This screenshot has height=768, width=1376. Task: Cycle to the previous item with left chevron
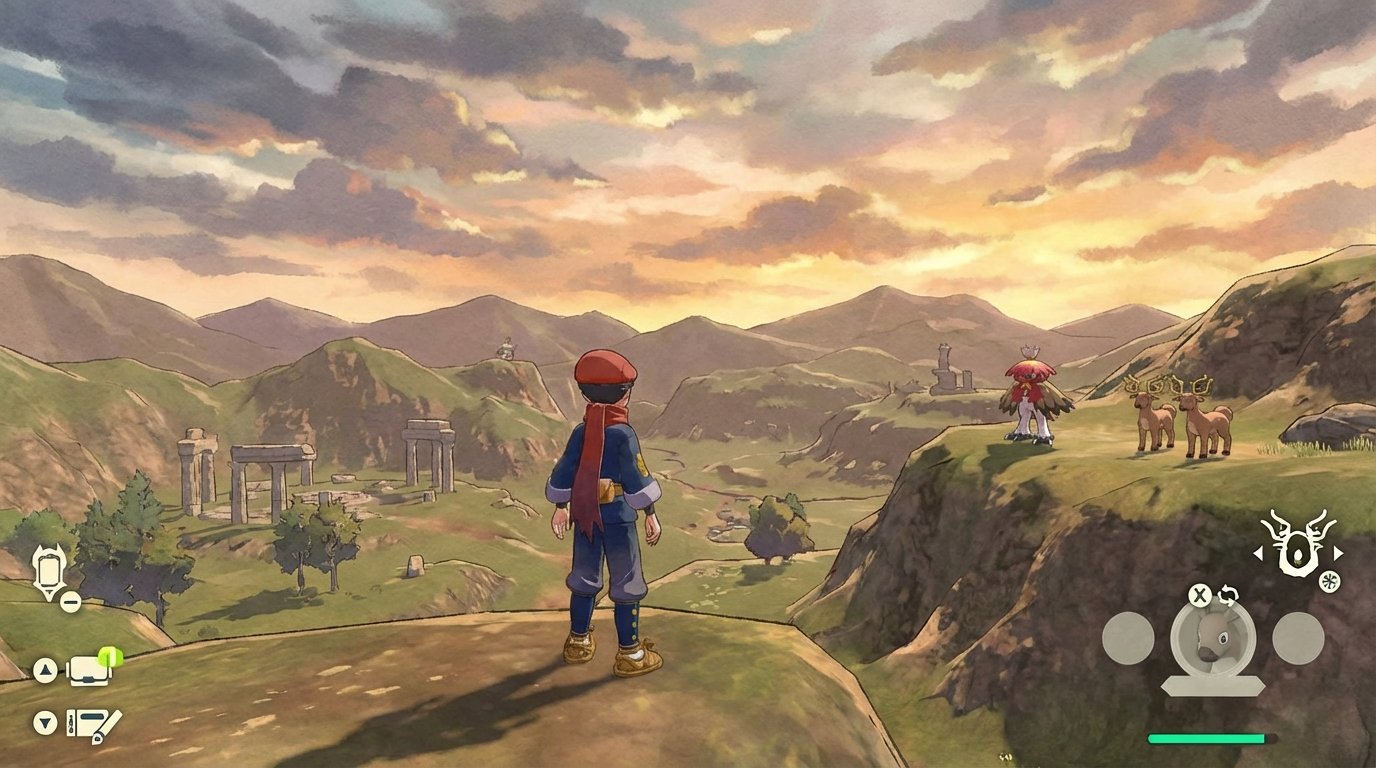[1259, 552]
